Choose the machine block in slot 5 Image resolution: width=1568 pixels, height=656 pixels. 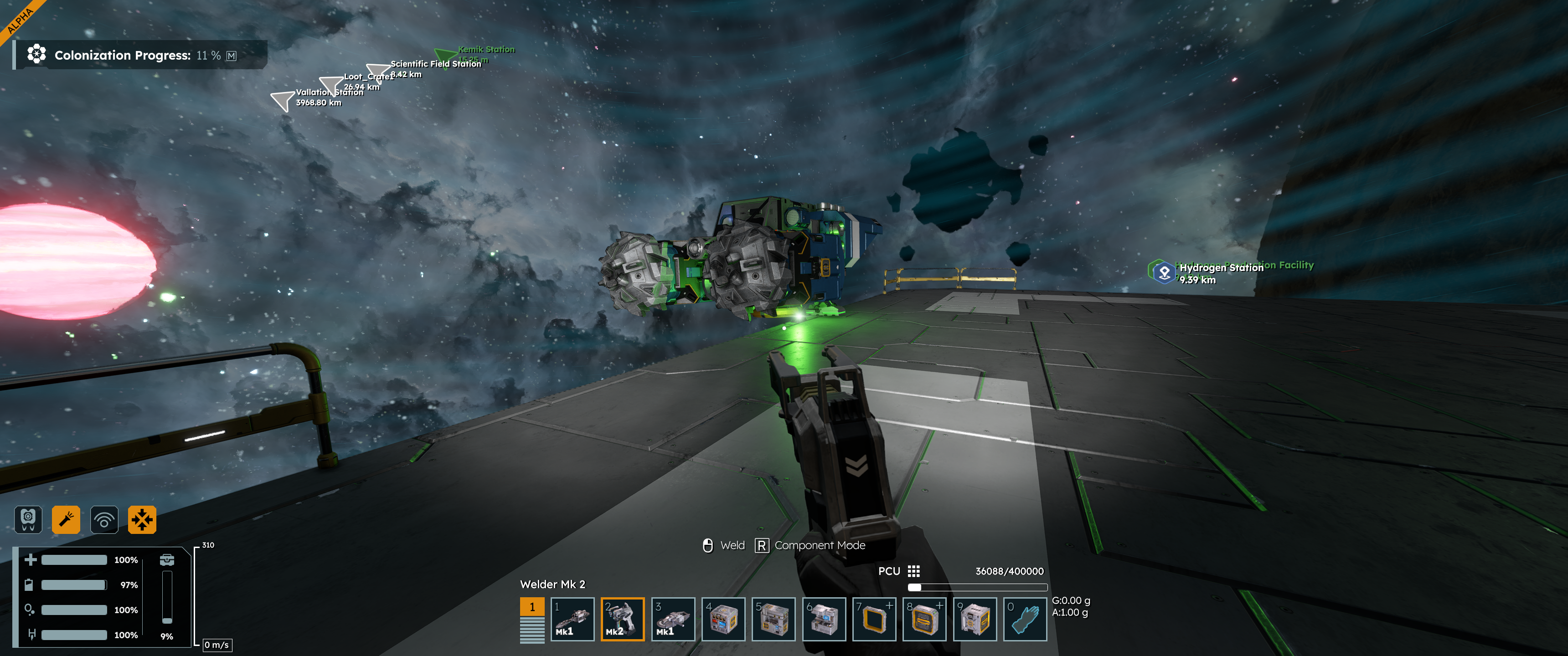point(773,619)
